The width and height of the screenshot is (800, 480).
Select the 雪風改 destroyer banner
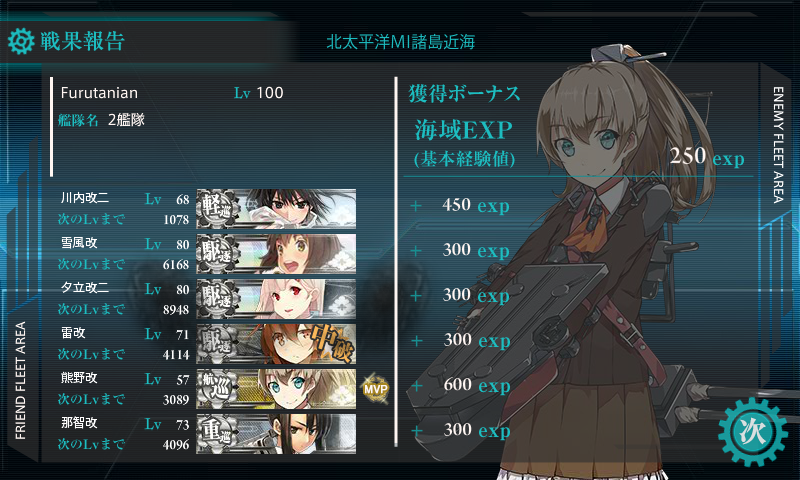(276, 253)
